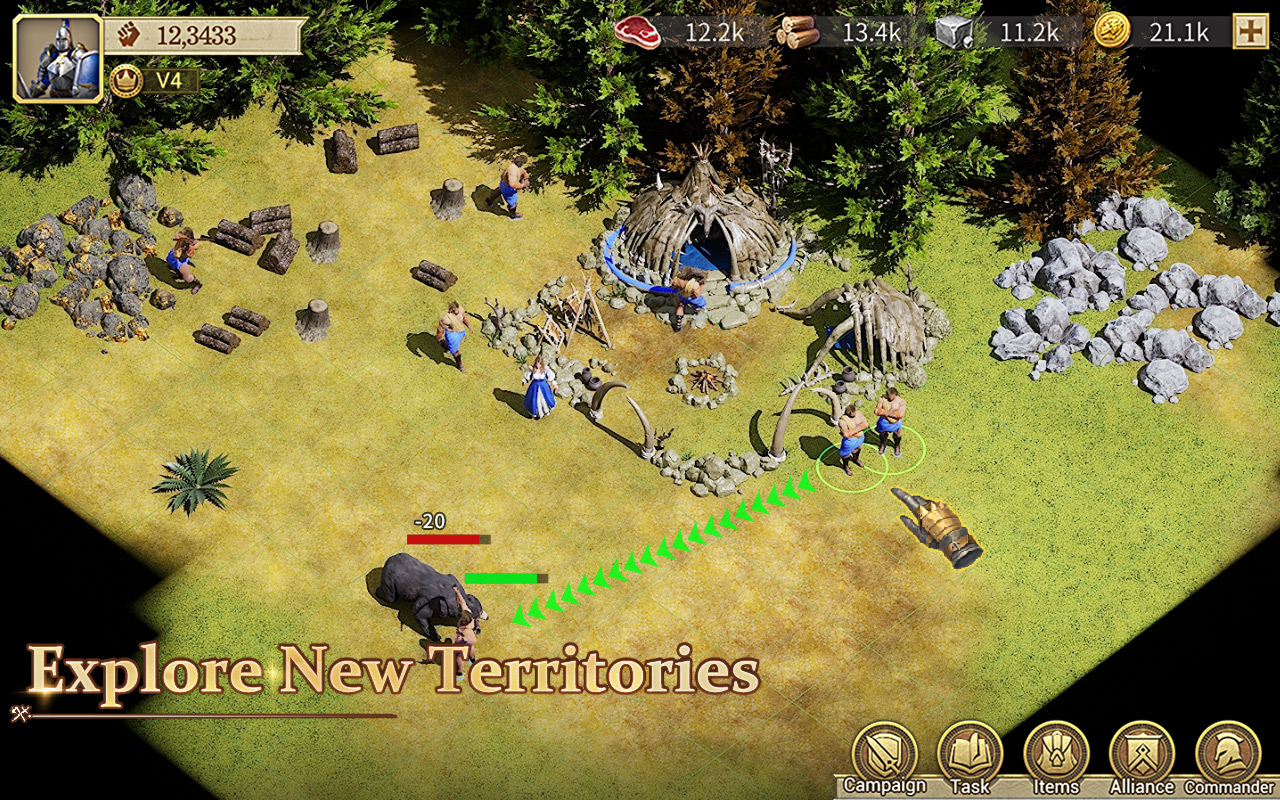Open the 13.4k wood counter

(x=871, y=32)
